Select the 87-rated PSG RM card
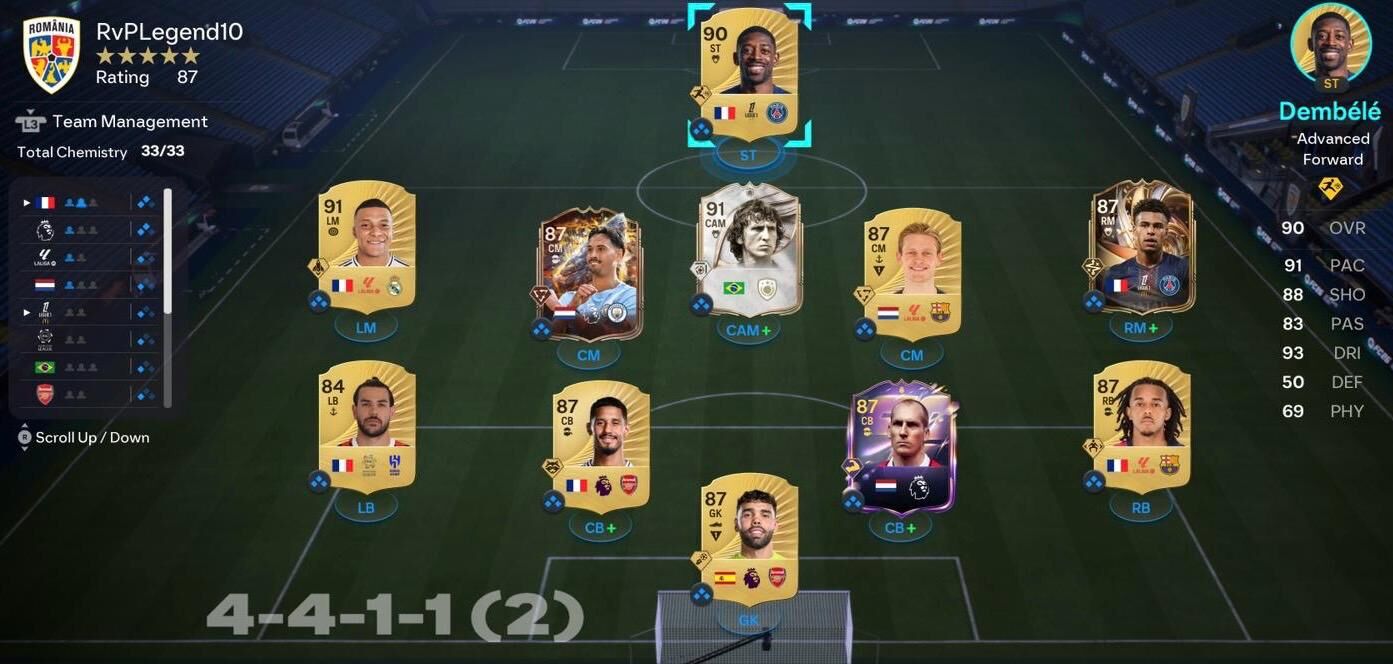Image resolution: width=1393 pixels, height=664 pixels. 1140,245
